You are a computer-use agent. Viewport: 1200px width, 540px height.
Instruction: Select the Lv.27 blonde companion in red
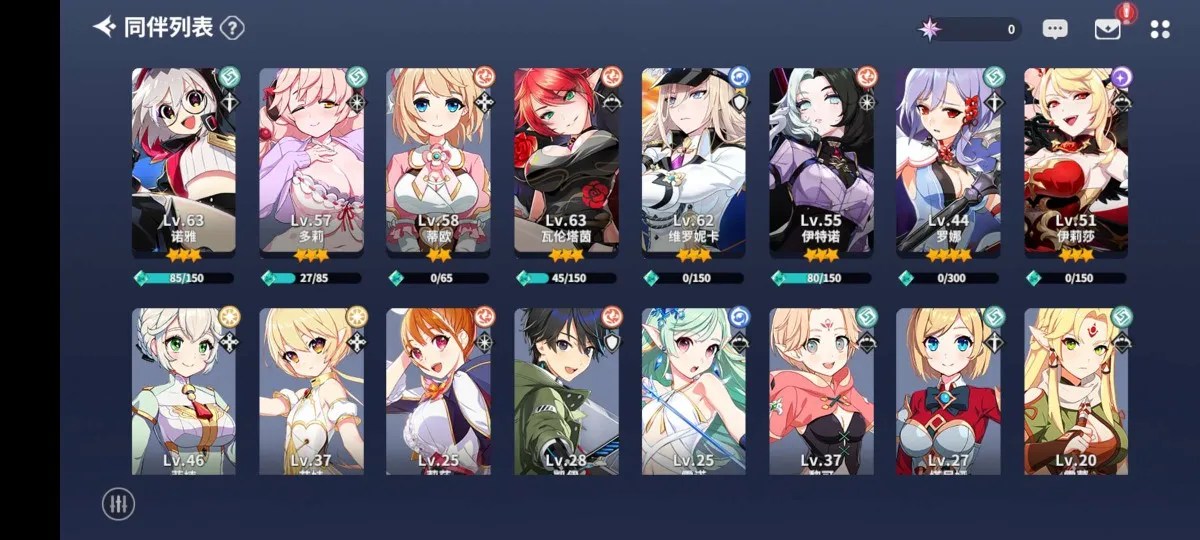tap(948, 392)
